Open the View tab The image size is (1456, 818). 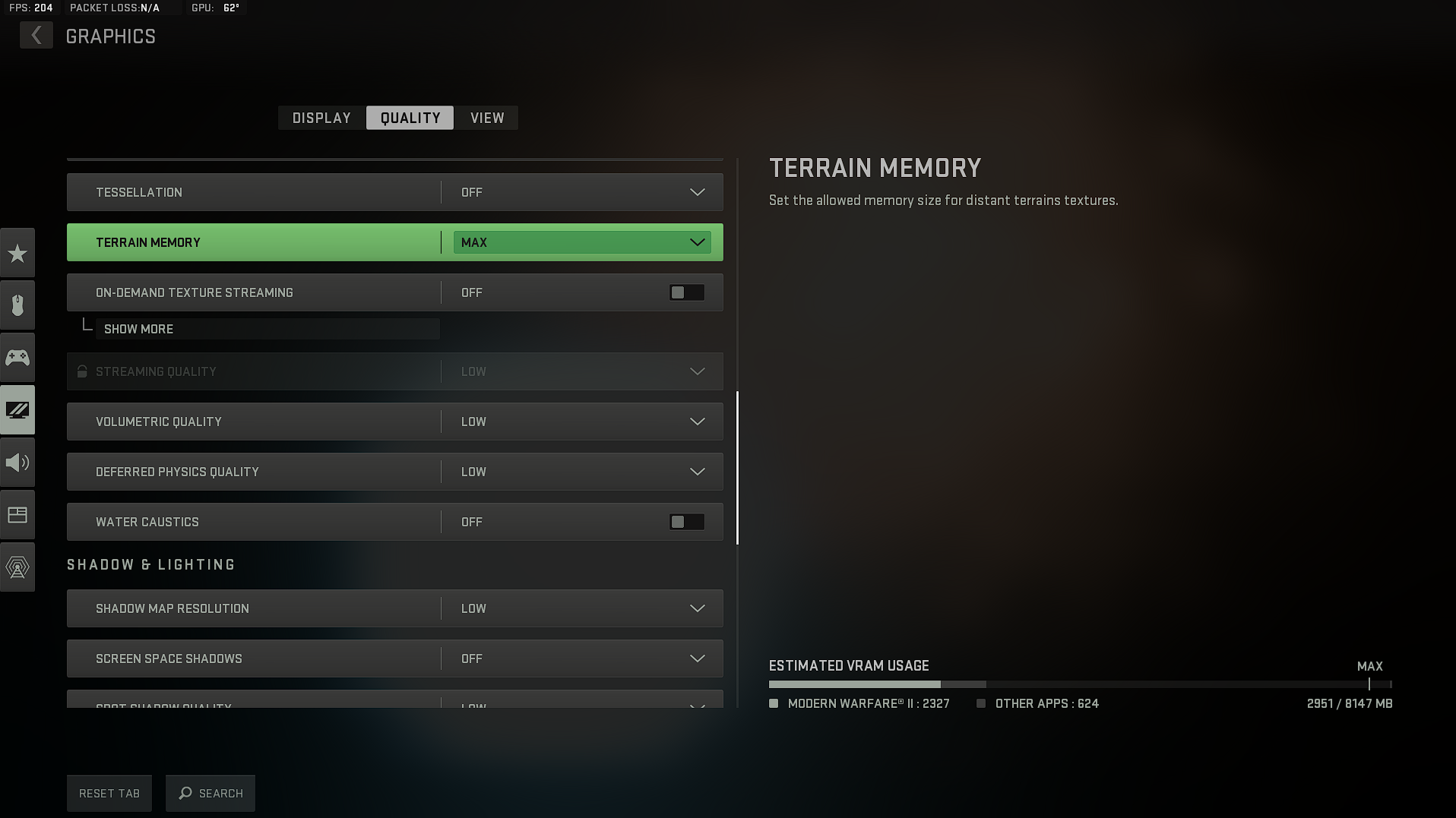click(487, 118)
